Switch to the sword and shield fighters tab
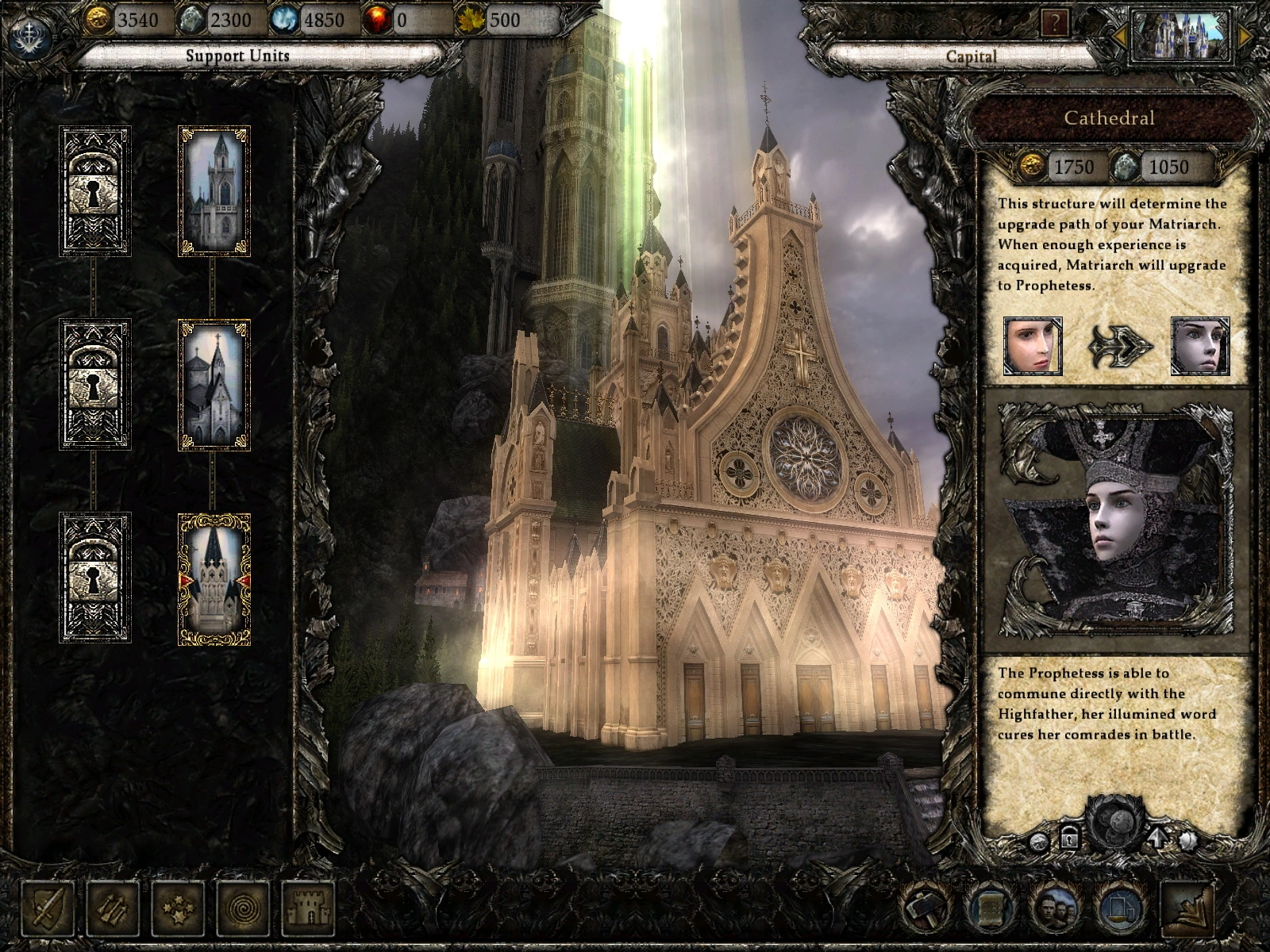Image resolution: width=1270 pixels, height=952 pixels. click(x=48, y=907)
